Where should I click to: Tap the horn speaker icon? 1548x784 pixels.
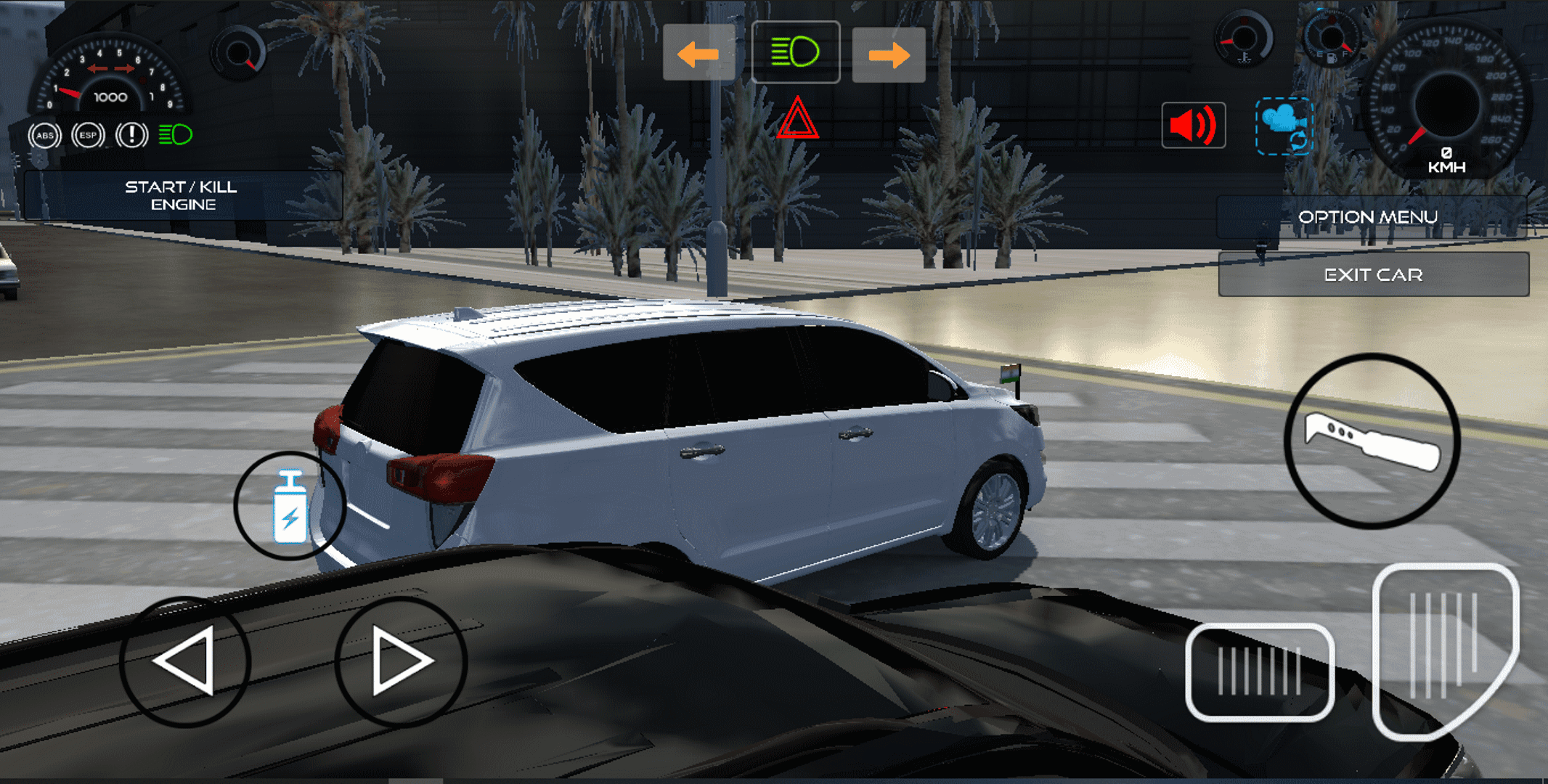click(x=1194, y=125)
